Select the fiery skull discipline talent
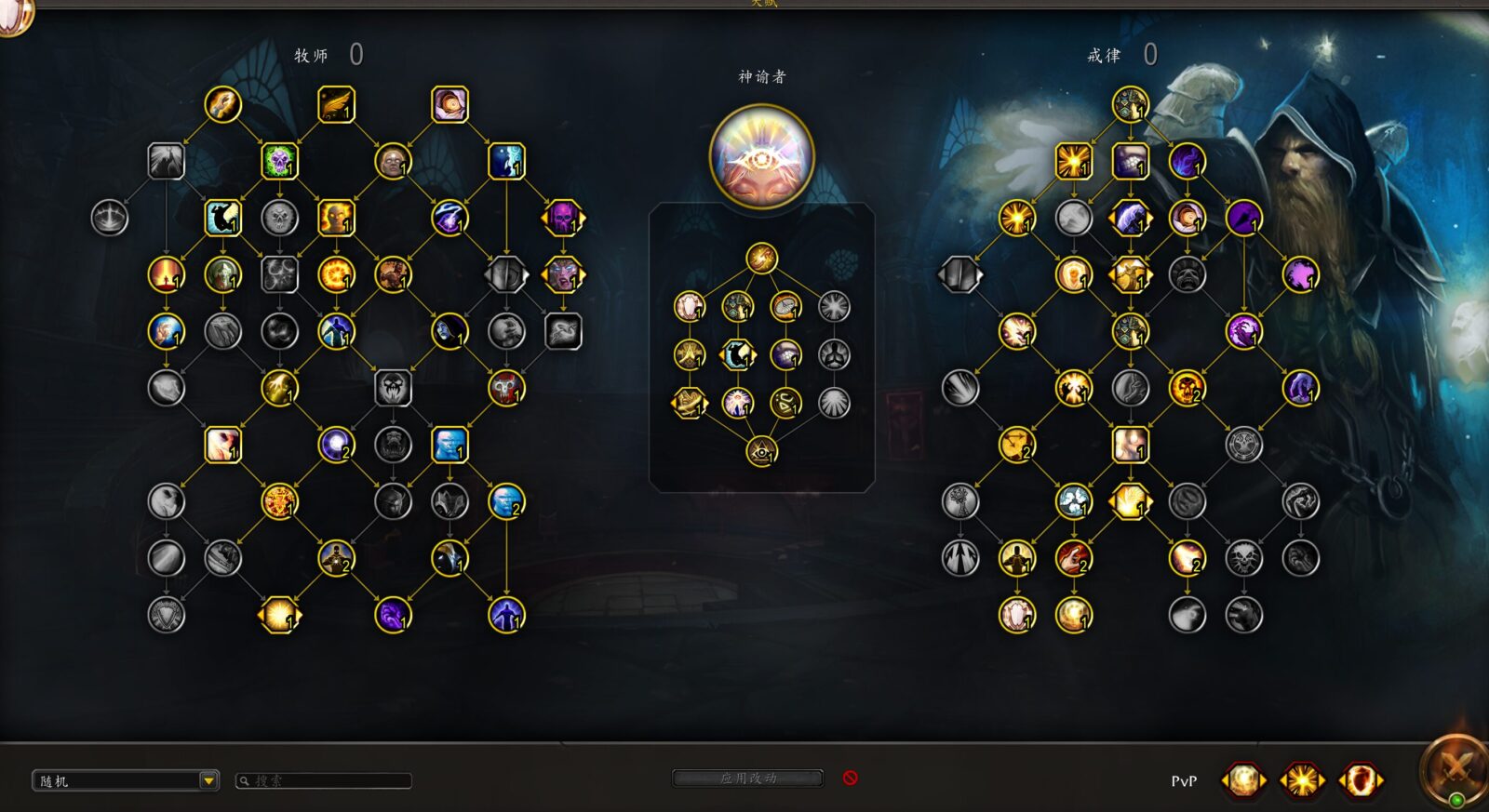The image size is (1489, 812). point(1187,389)
